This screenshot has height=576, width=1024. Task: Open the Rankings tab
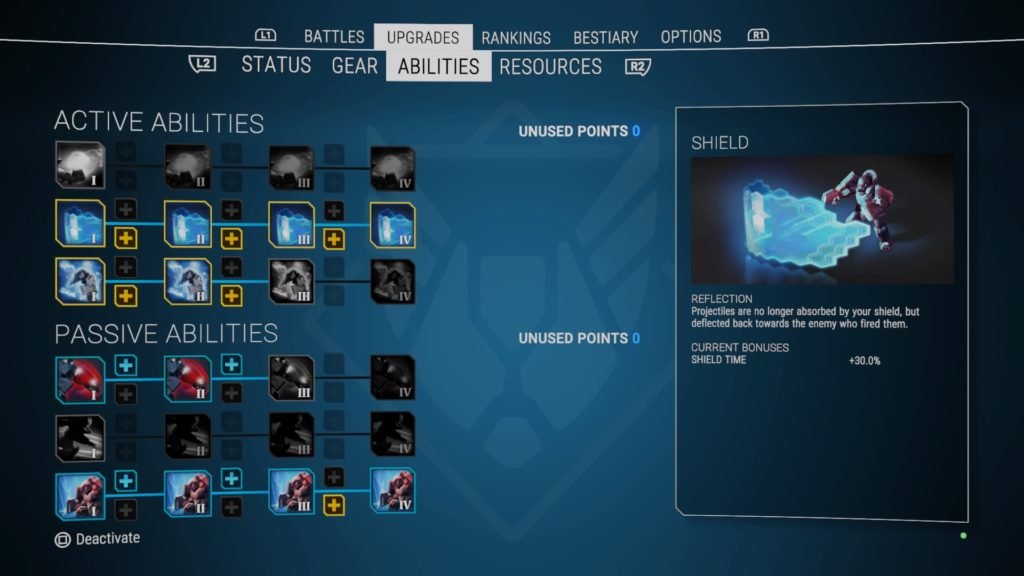coord(516,38)
